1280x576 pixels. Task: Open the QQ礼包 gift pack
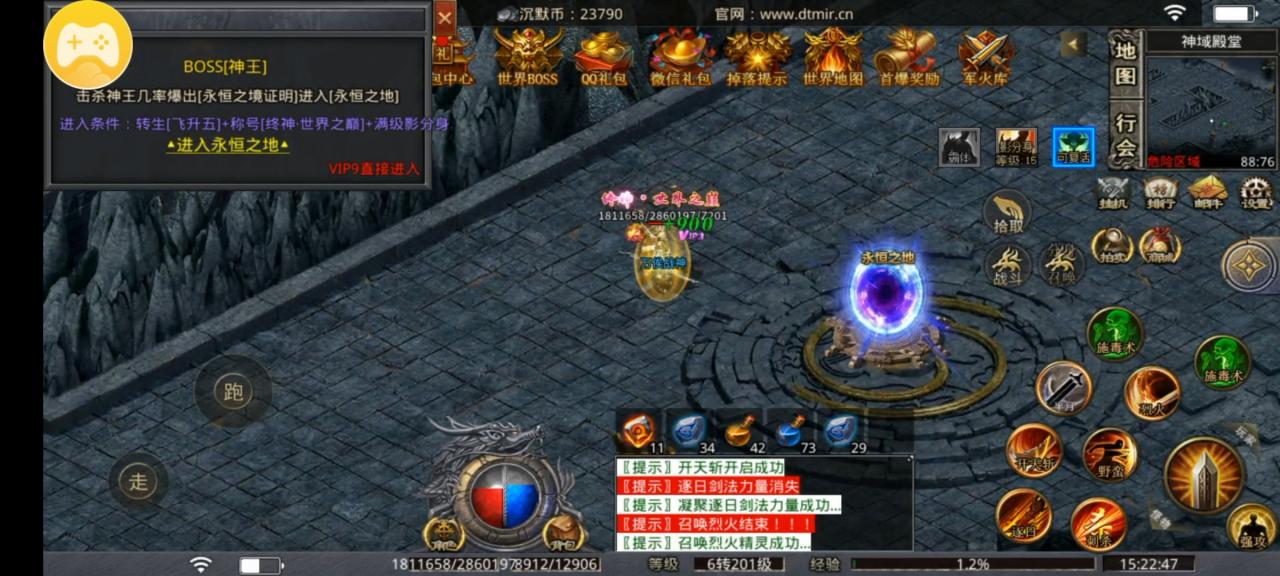pyautogui.click(x=603, y=55)
